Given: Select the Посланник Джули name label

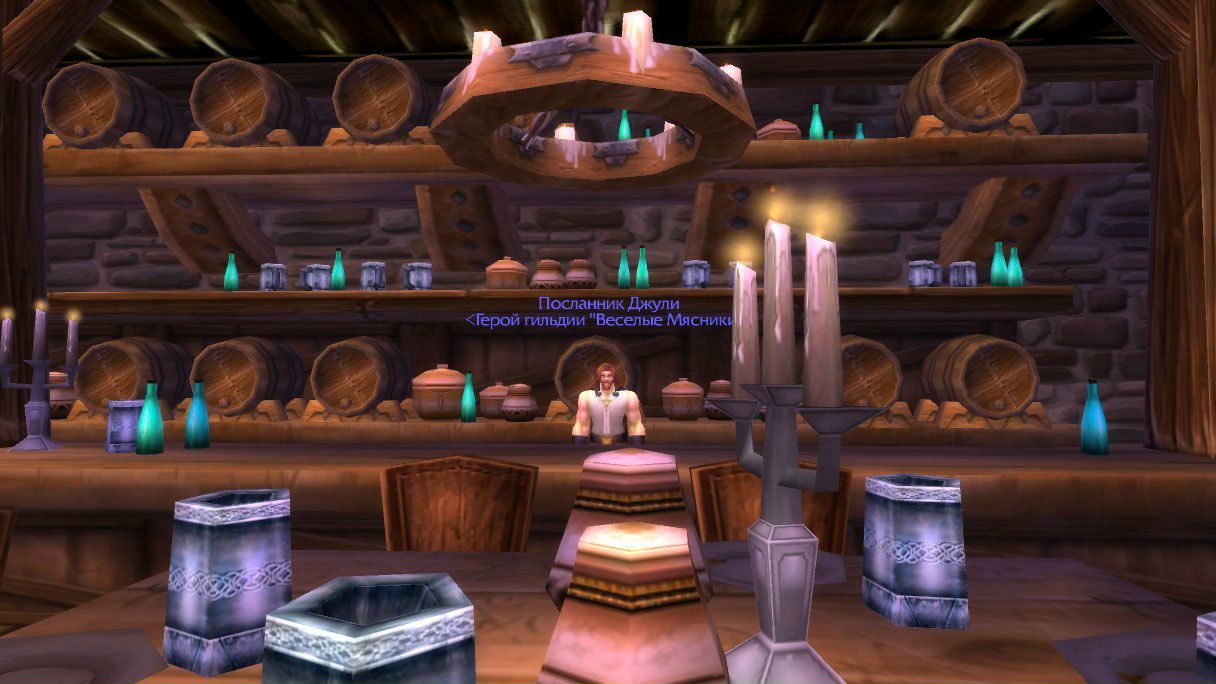Looking at the screenshot, I should click(601, 303).
